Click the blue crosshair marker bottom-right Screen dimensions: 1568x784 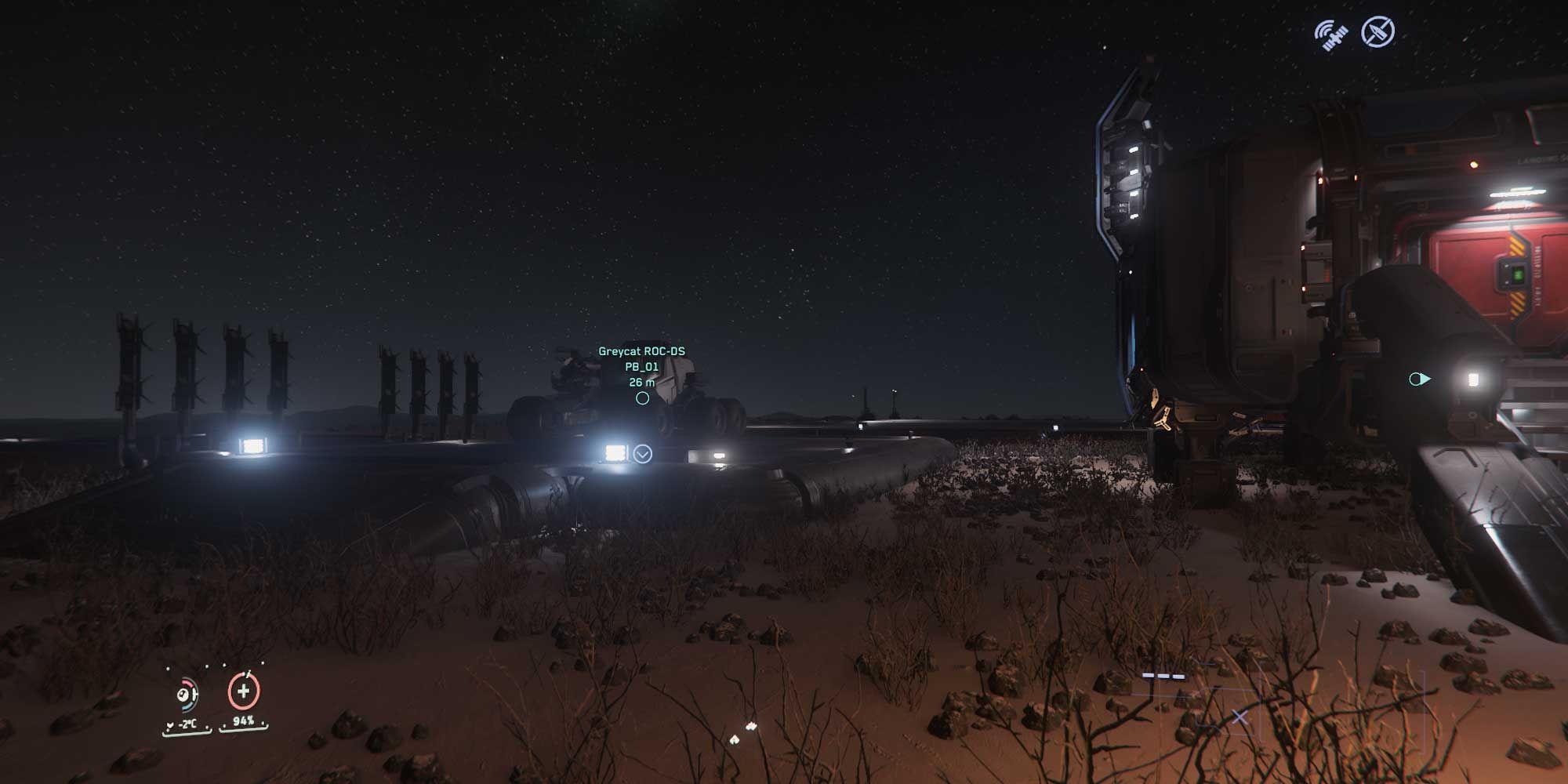[x=1240, y=718]
